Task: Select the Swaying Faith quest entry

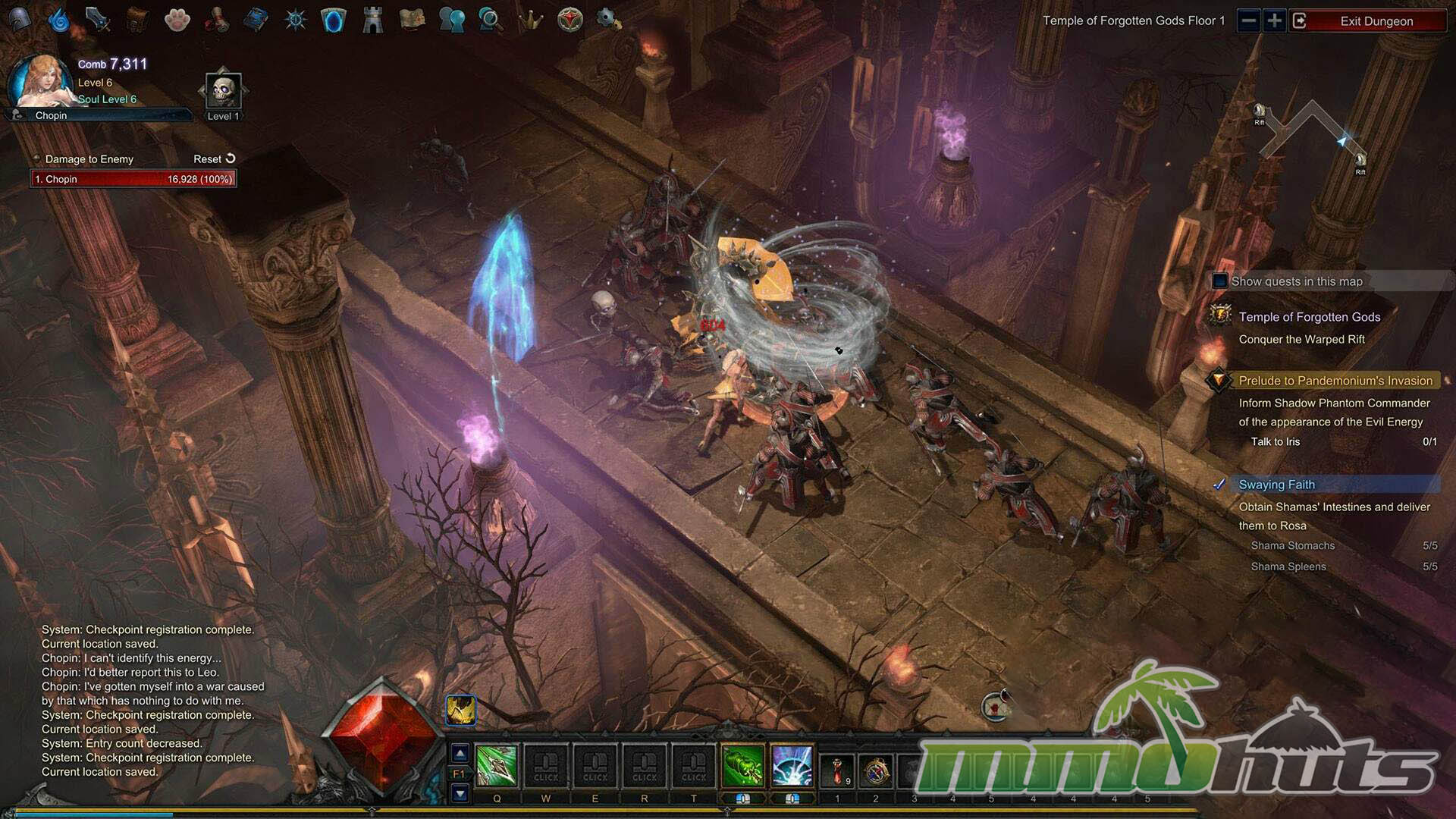Action: point(1277,485)
